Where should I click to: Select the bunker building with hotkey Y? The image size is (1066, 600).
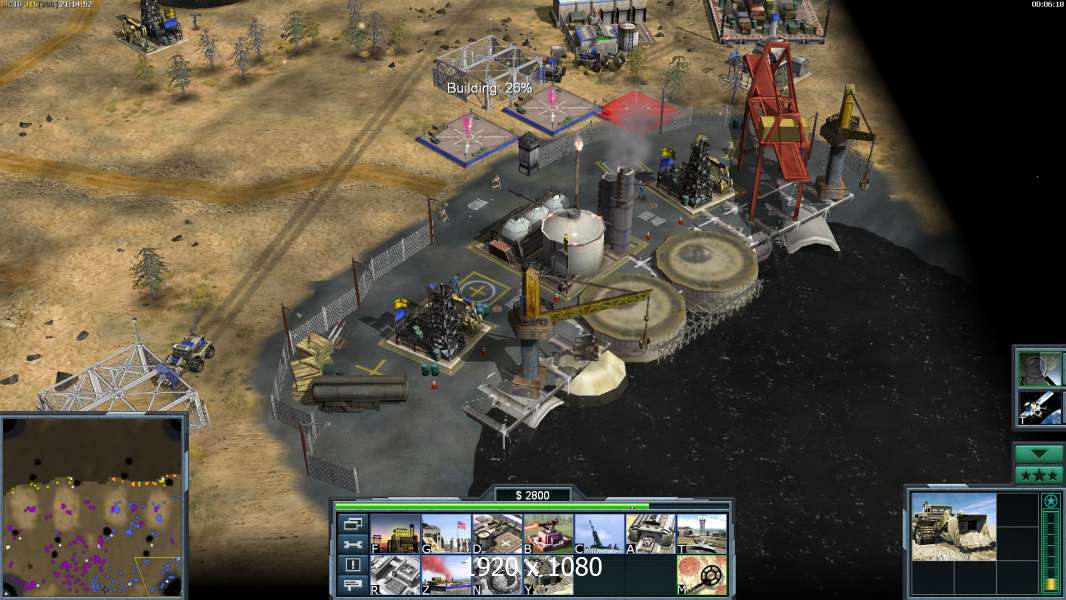(548, 575)
